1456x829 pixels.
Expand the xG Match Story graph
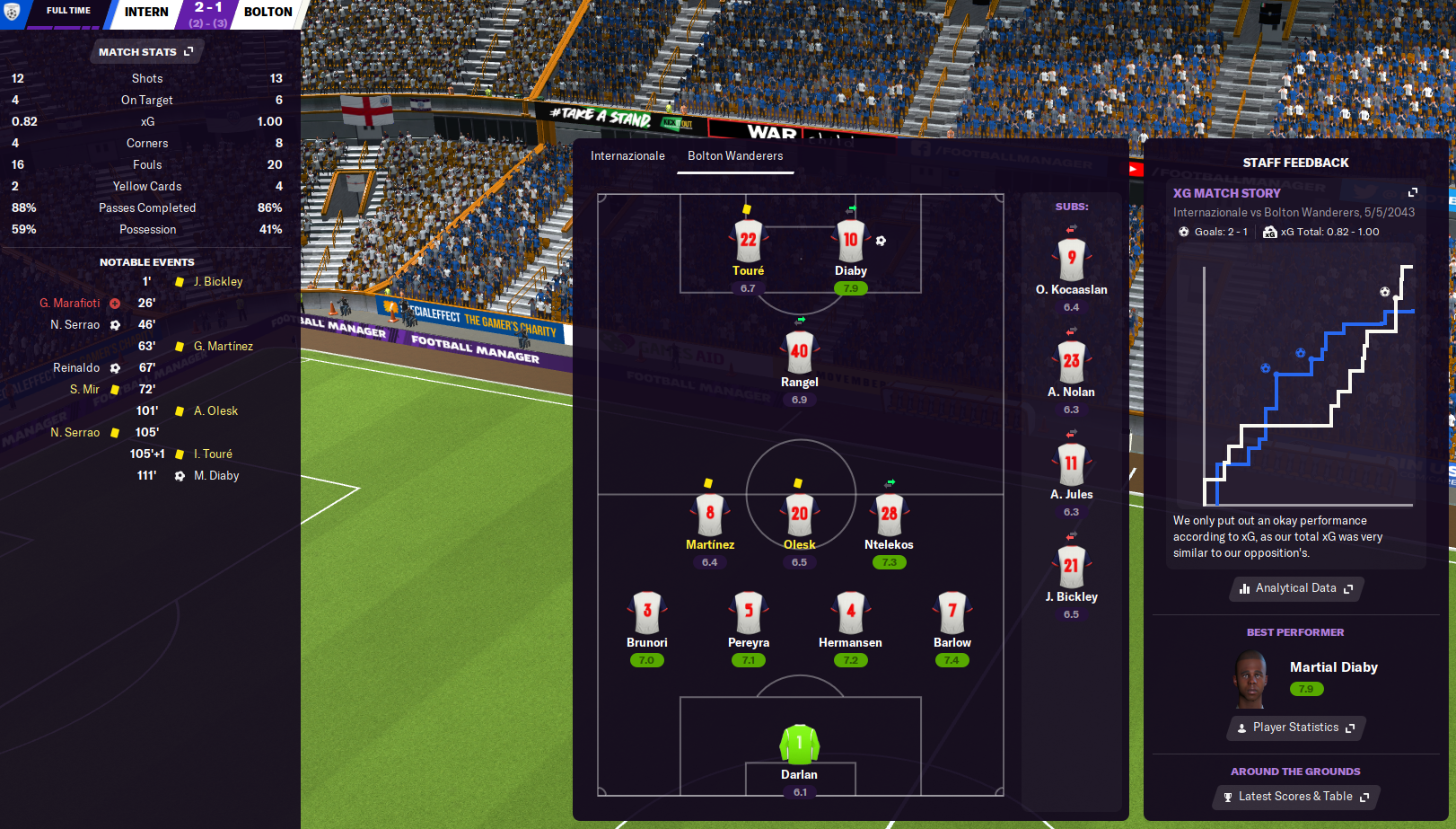[x=1412, y=193]
